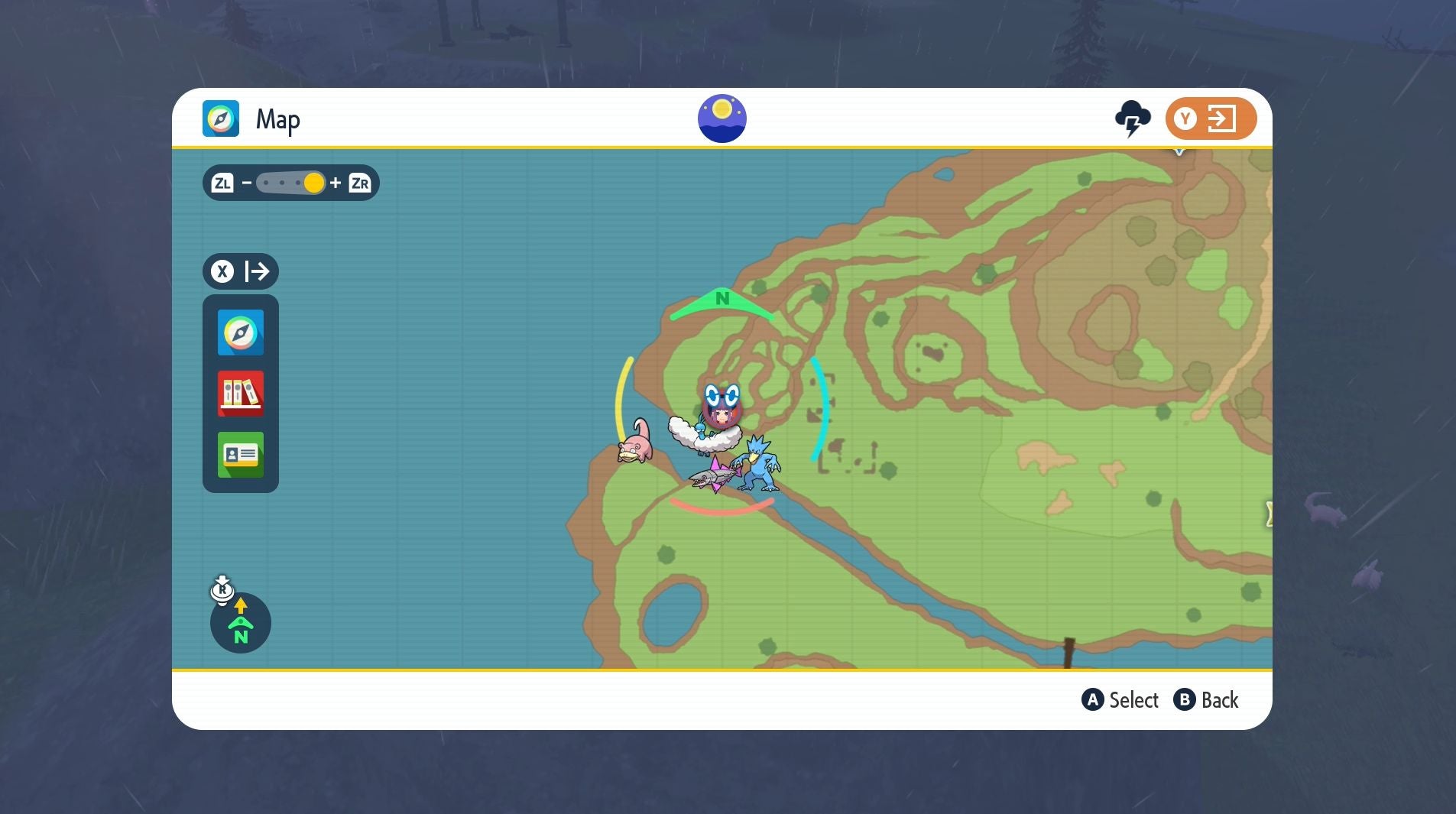The height and width of the screenshot is (814, 1456).
Task: Click the Map title label
Action: (x=278, y=118)
